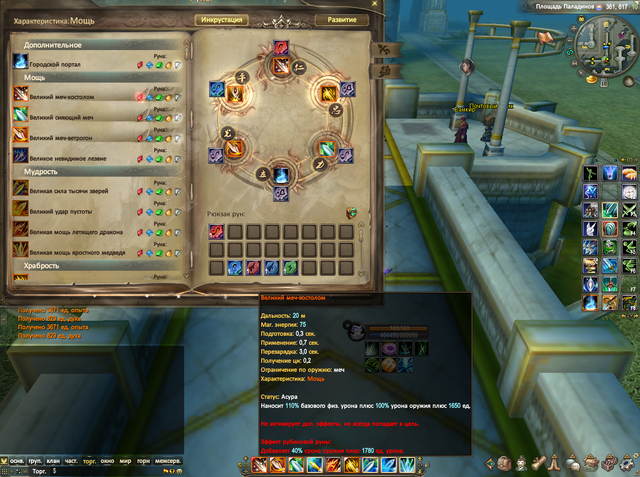This screenshot has width=640, height=477.
Task: Click the top rune socket on the circle
Action: 280,48
